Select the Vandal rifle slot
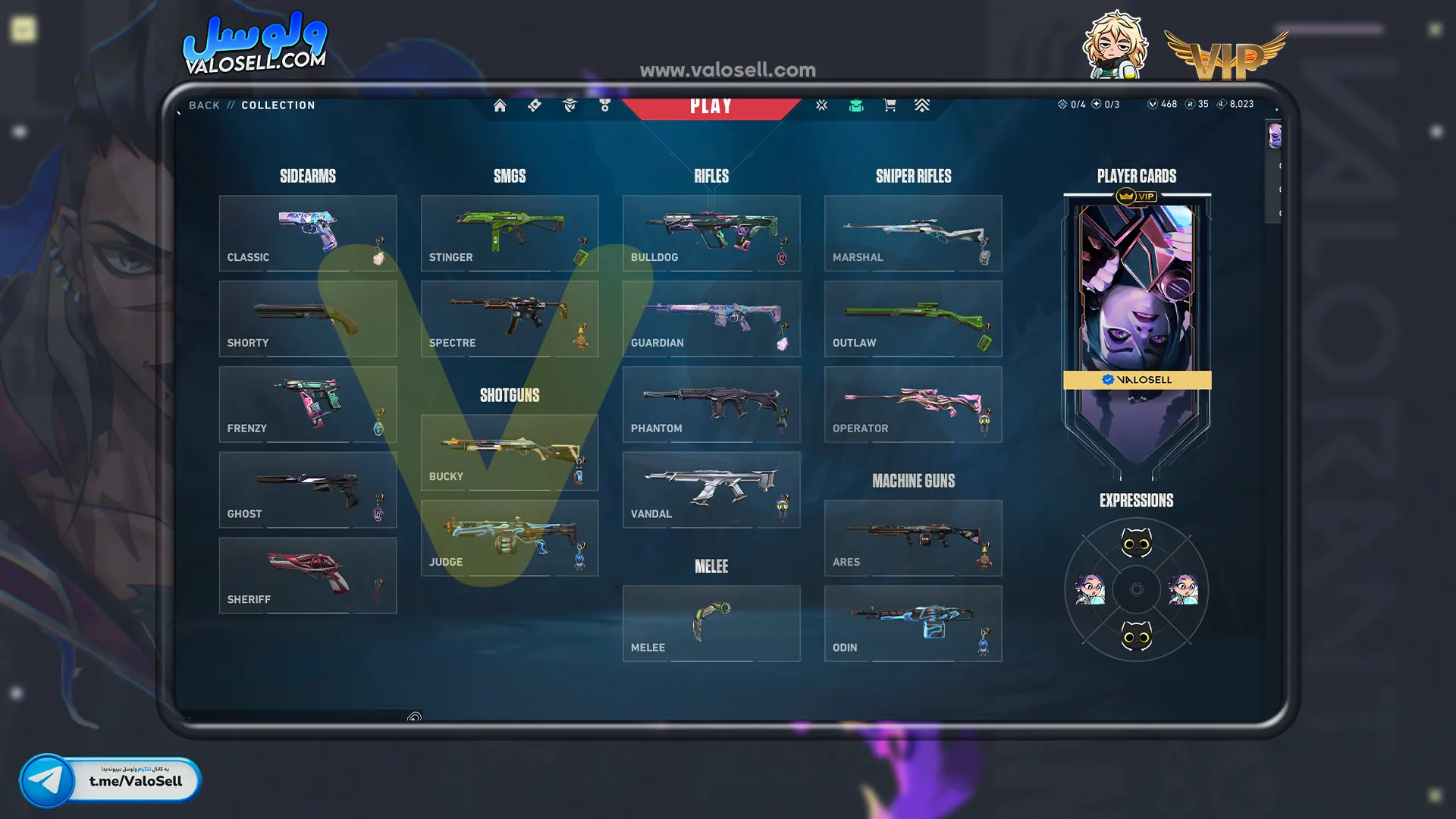1456x819 pixels. click(711, 490)
